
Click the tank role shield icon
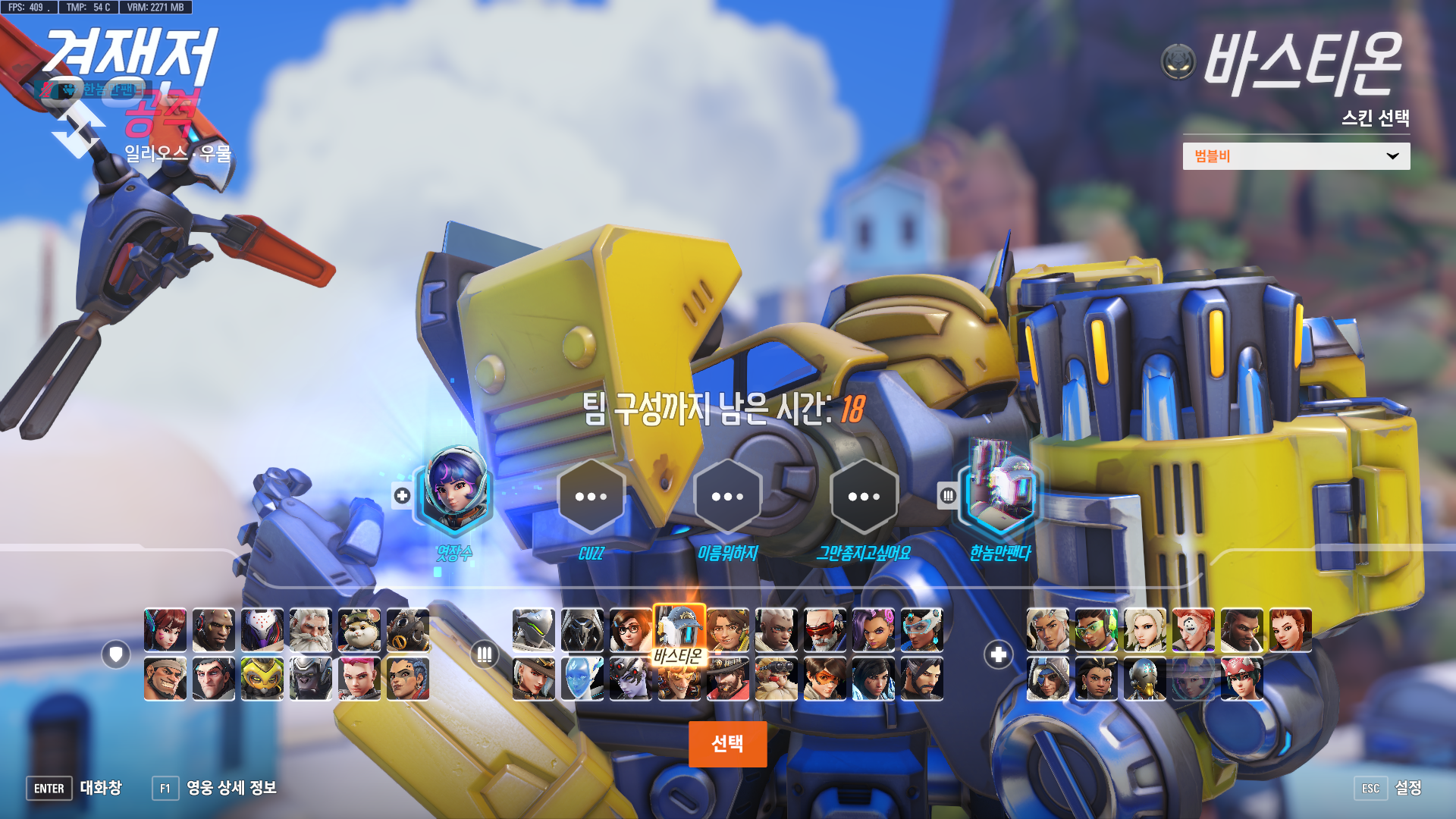pos(116,654)
